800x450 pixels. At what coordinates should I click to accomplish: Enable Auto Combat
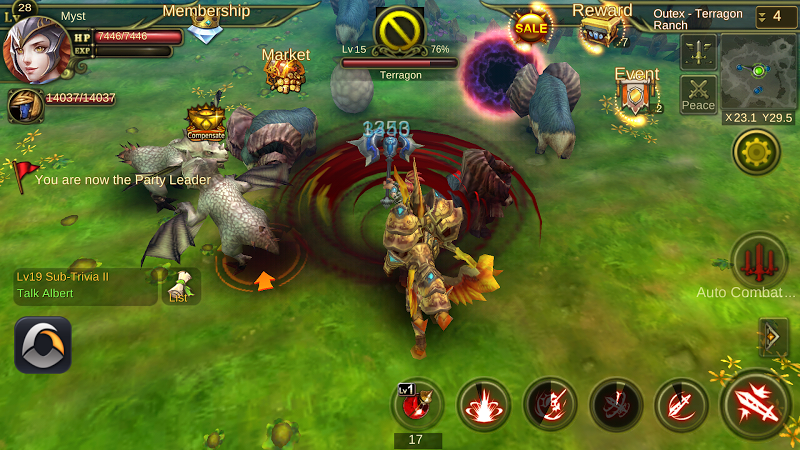click(759, 262)
